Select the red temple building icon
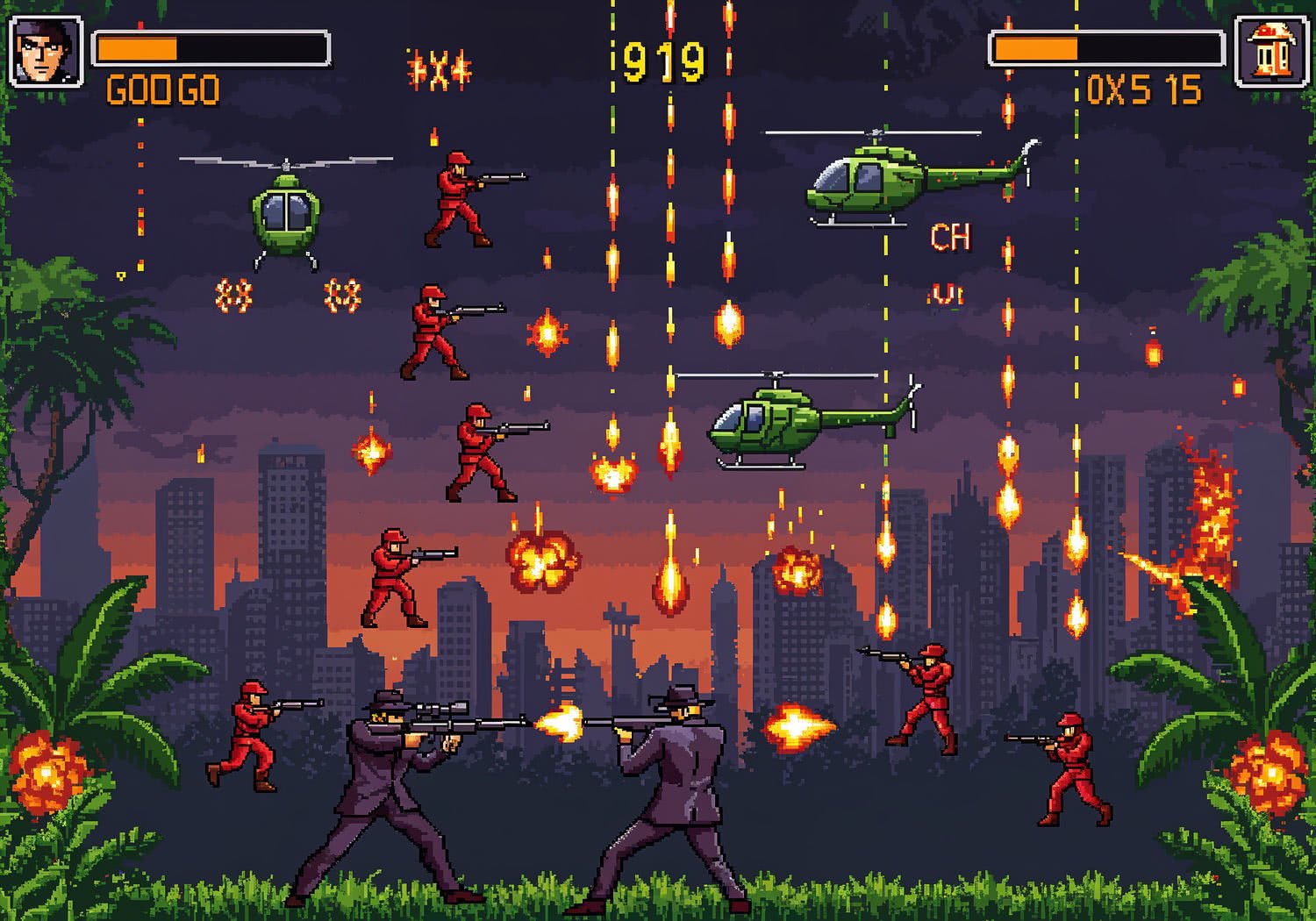Screen dimensions: 1316x921 pyautogui.click(x=1271, y=52)
